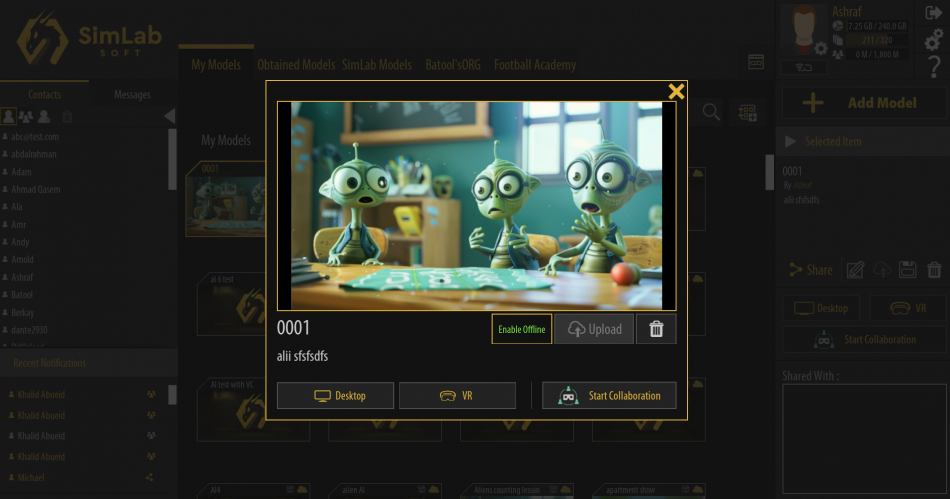Click the search magnifier icon
950x499 pixels.
tap(711, 112)
